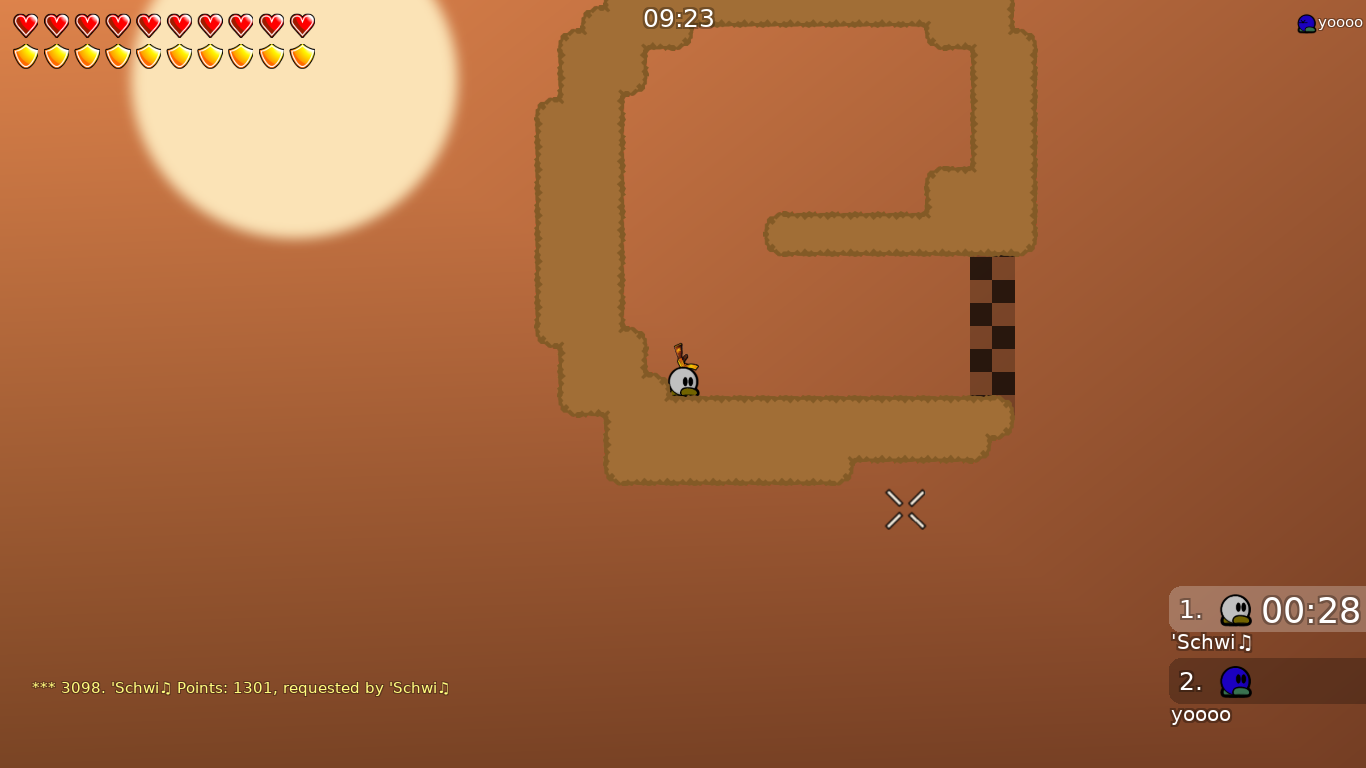Image resolution: width=1366 pixels, height=768 pixels.
Task: Click the yoooo player avatar in the top right
Action: click(1305, 22)
